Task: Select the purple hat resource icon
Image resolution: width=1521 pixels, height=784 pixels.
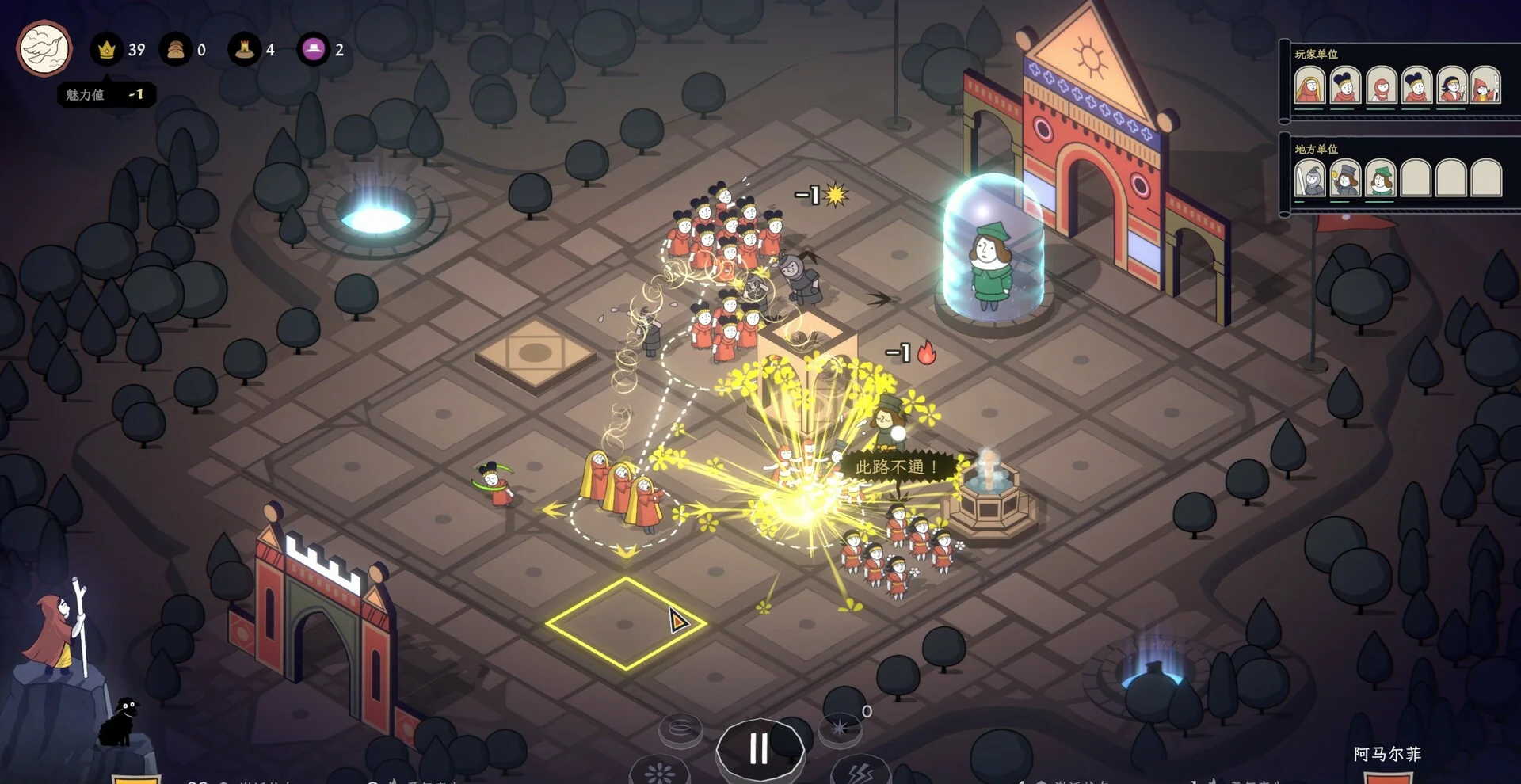Action: pos(314,50)
